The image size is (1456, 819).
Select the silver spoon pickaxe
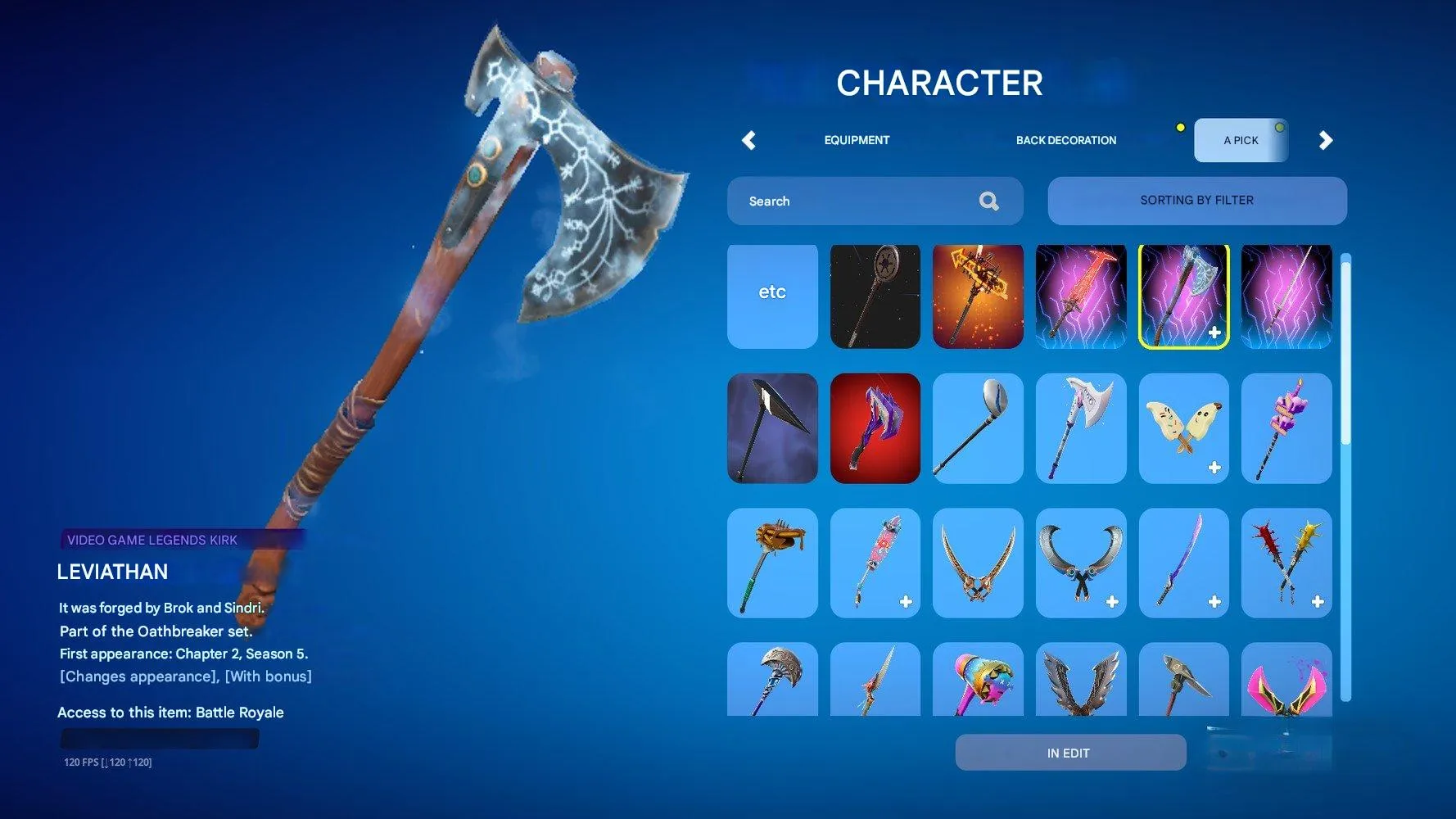pos(978,428)
